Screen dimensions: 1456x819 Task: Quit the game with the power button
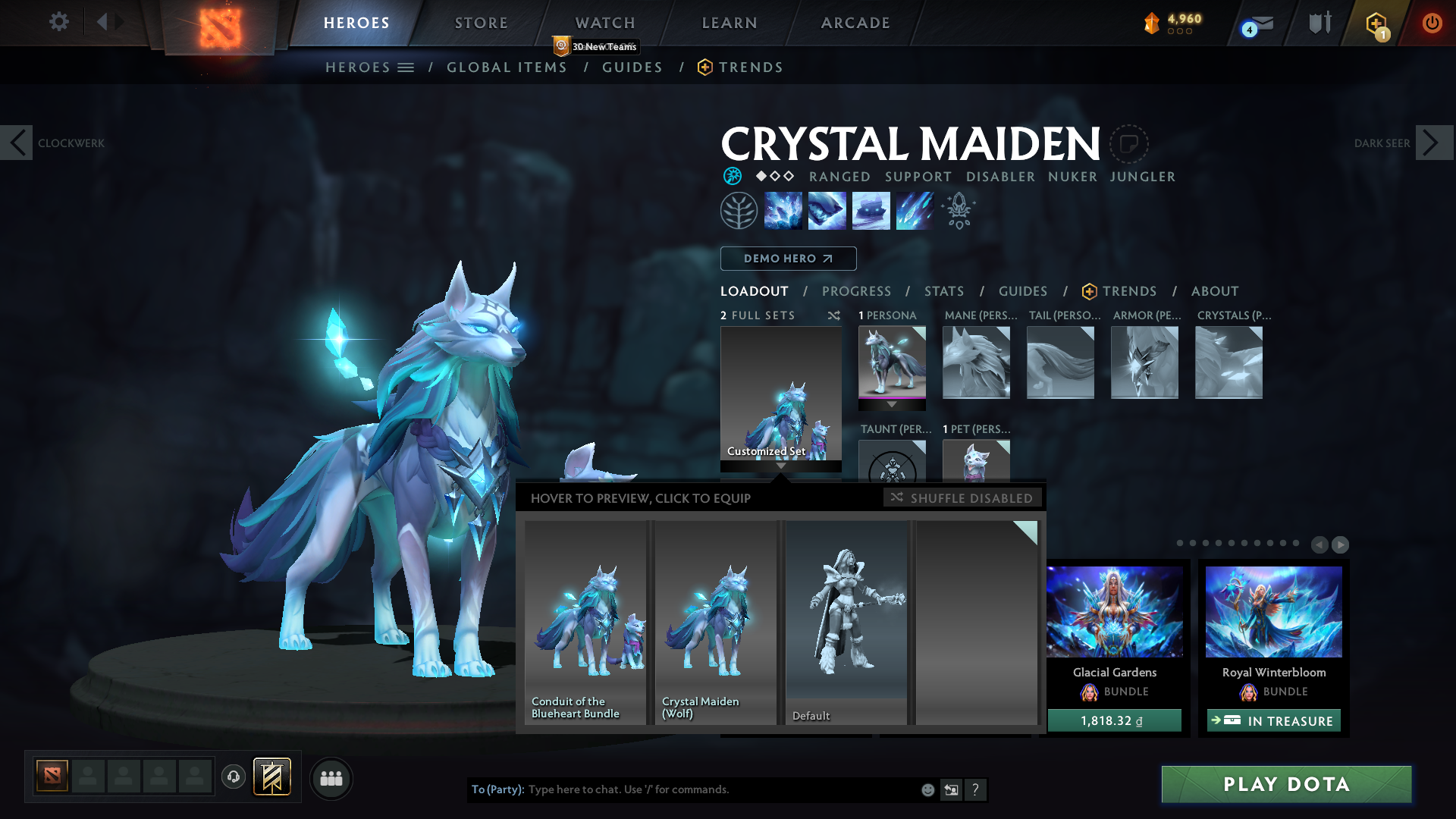click(1432, 23)
